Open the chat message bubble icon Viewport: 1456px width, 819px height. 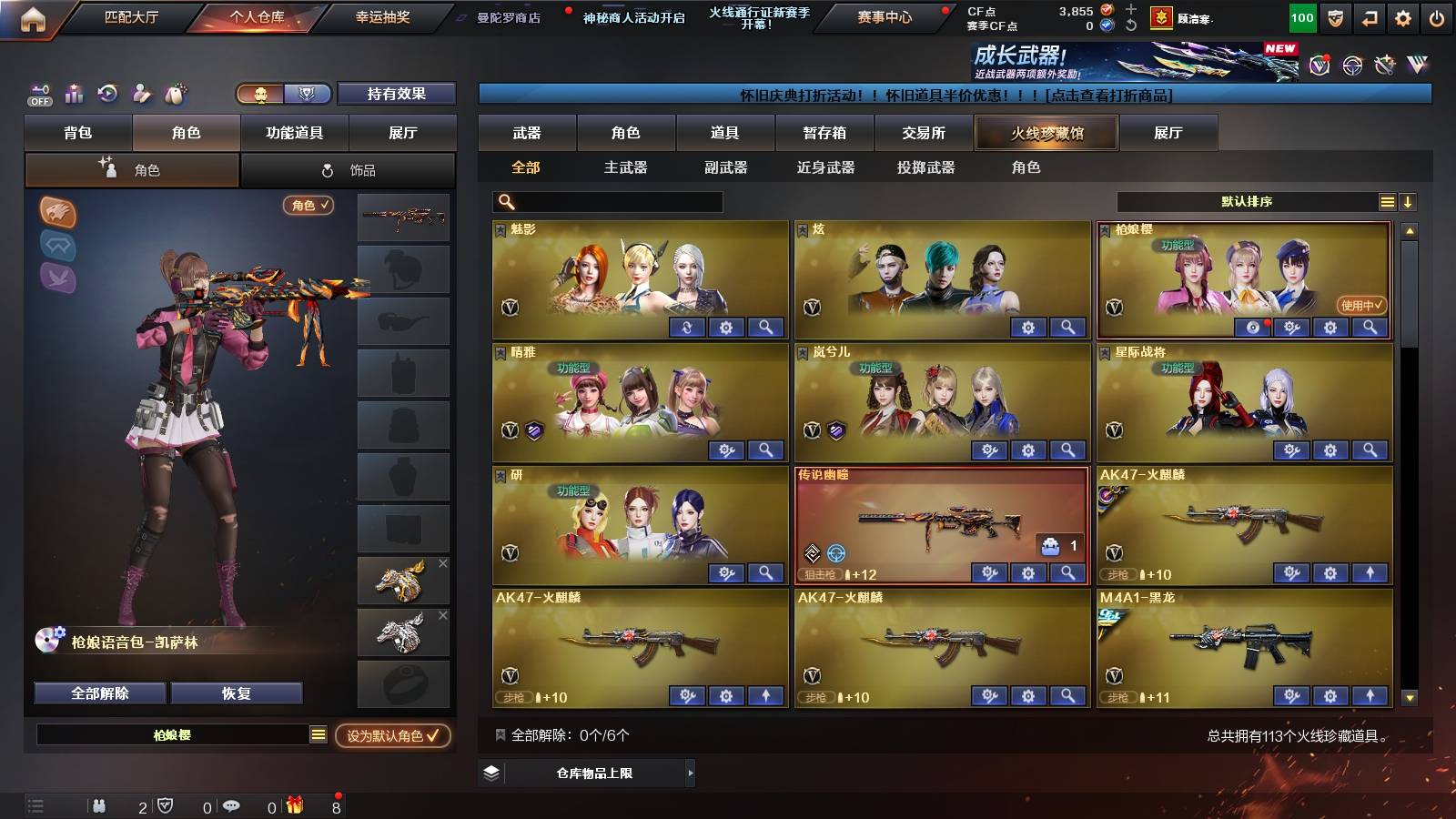click(231, 806)
